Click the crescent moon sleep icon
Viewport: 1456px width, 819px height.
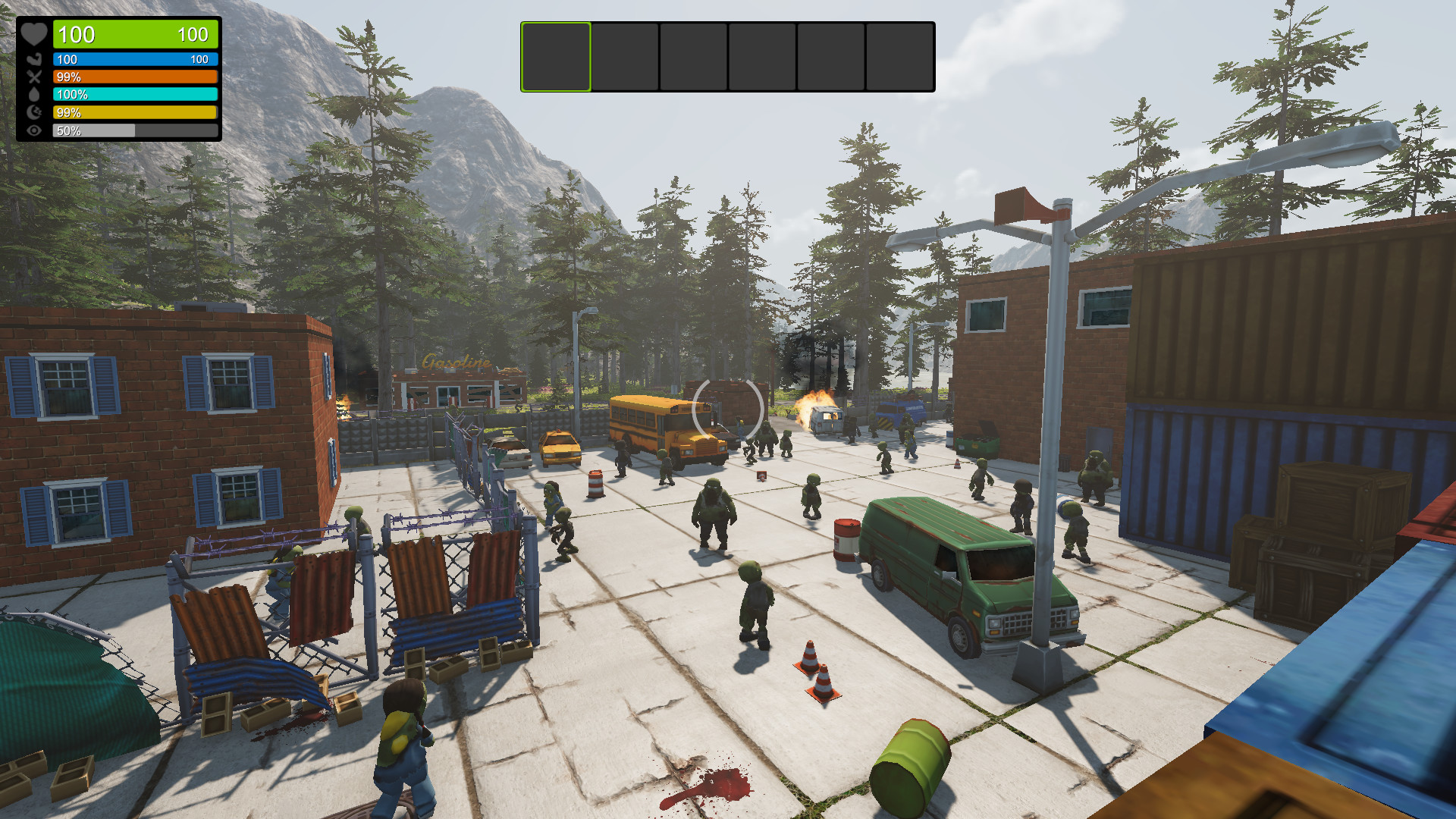tap(33, 112)
